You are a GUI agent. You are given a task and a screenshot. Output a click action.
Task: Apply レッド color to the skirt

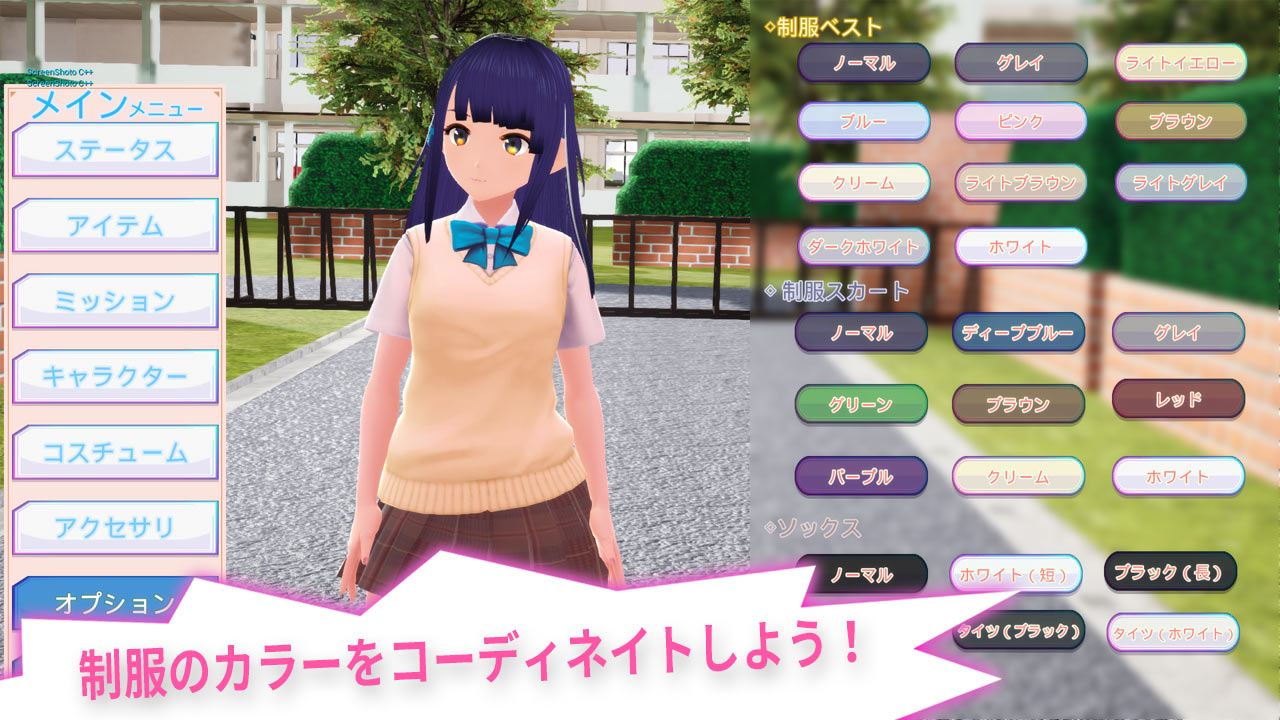(x=1178, y=404)
